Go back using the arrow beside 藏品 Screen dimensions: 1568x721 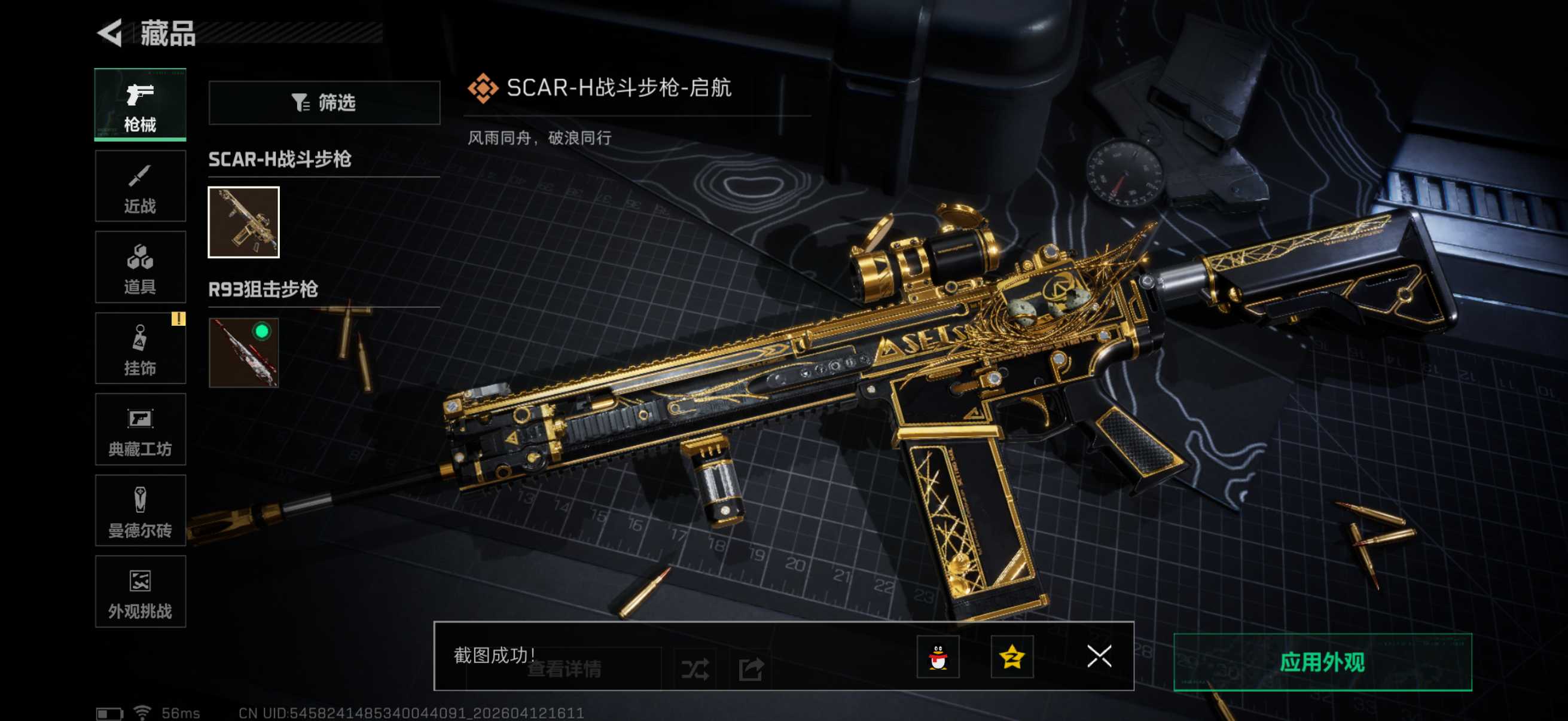(x=111, y=33)
